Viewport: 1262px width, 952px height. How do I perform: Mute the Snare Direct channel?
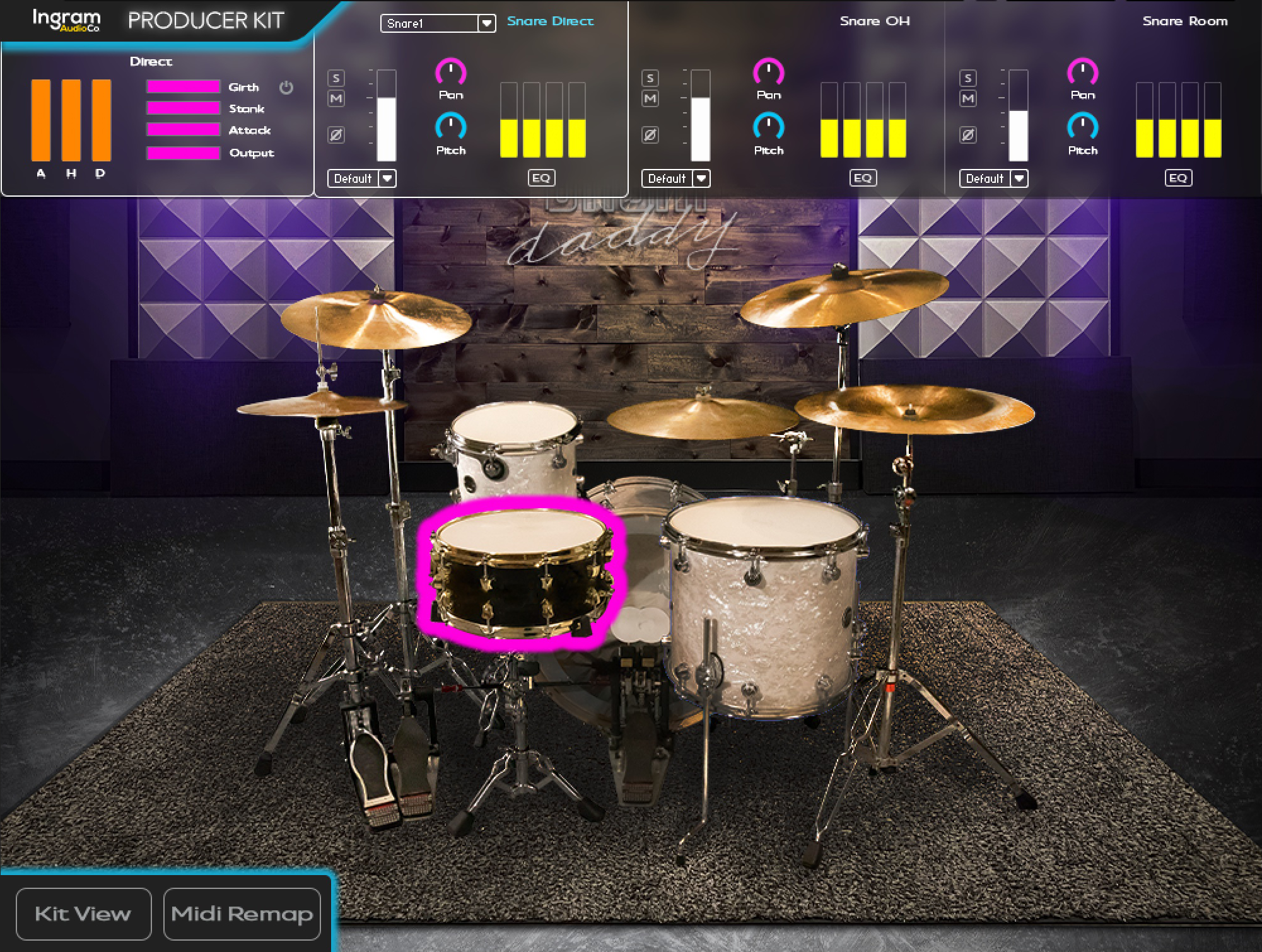(336, 98)
